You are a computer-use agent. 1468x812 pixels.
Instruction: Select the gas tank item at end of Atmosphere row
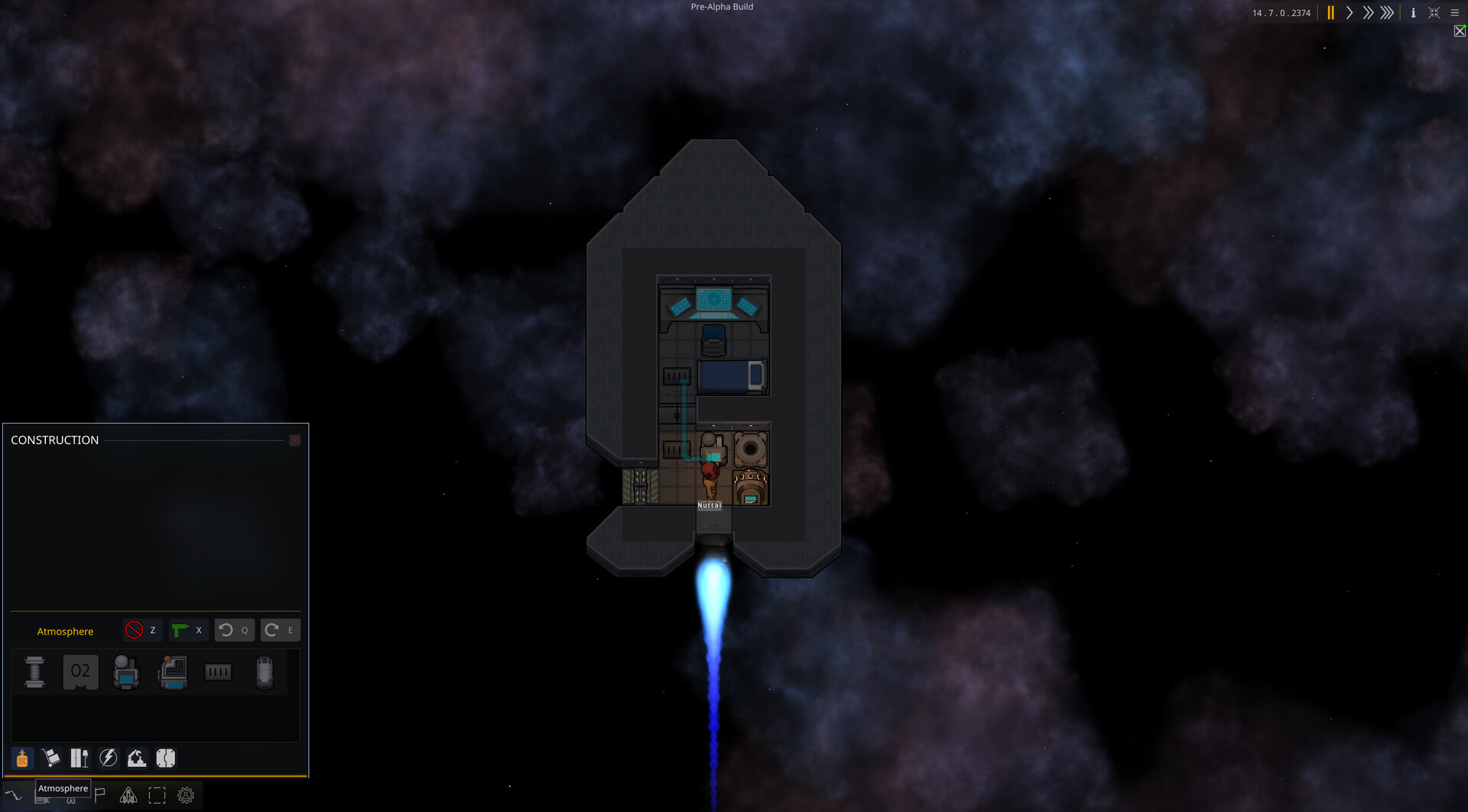point(265,672)
